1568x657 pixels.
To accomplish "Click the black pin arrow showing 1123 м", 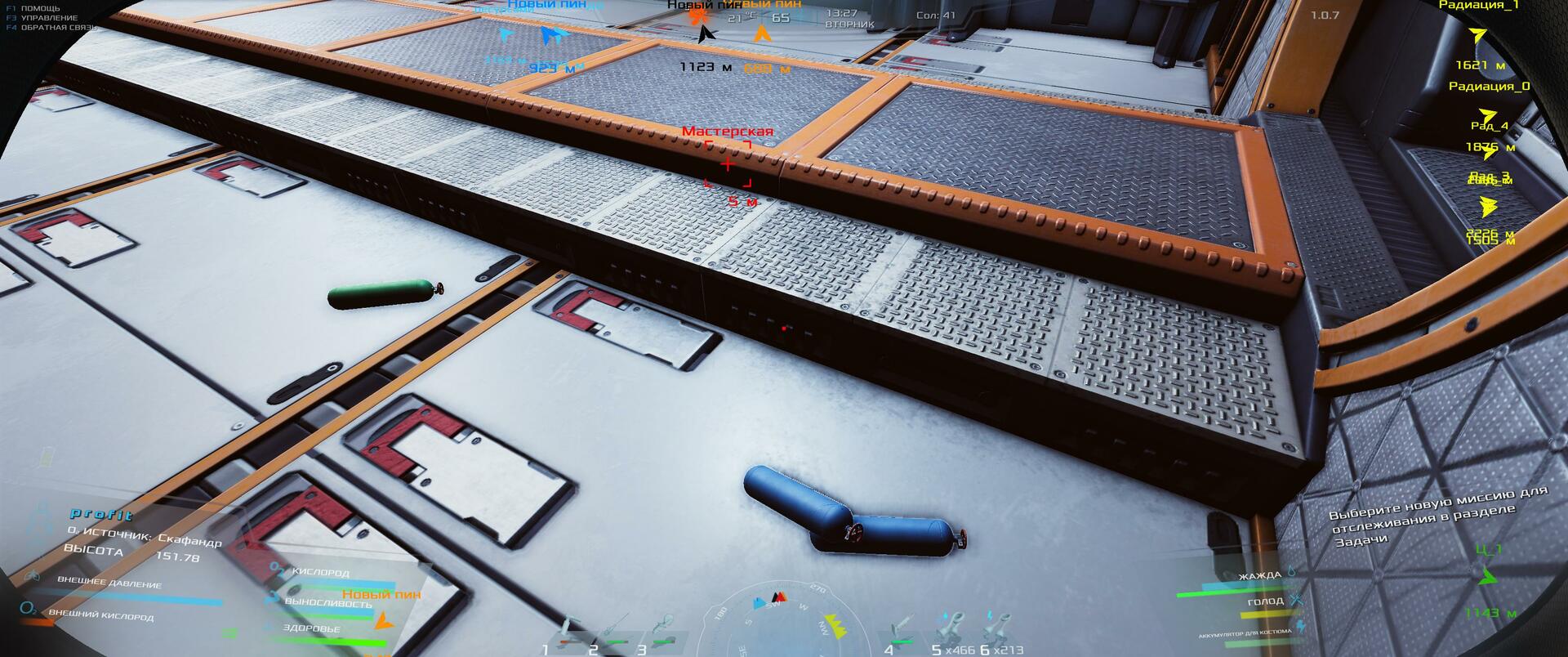I will tap(706, 35).
